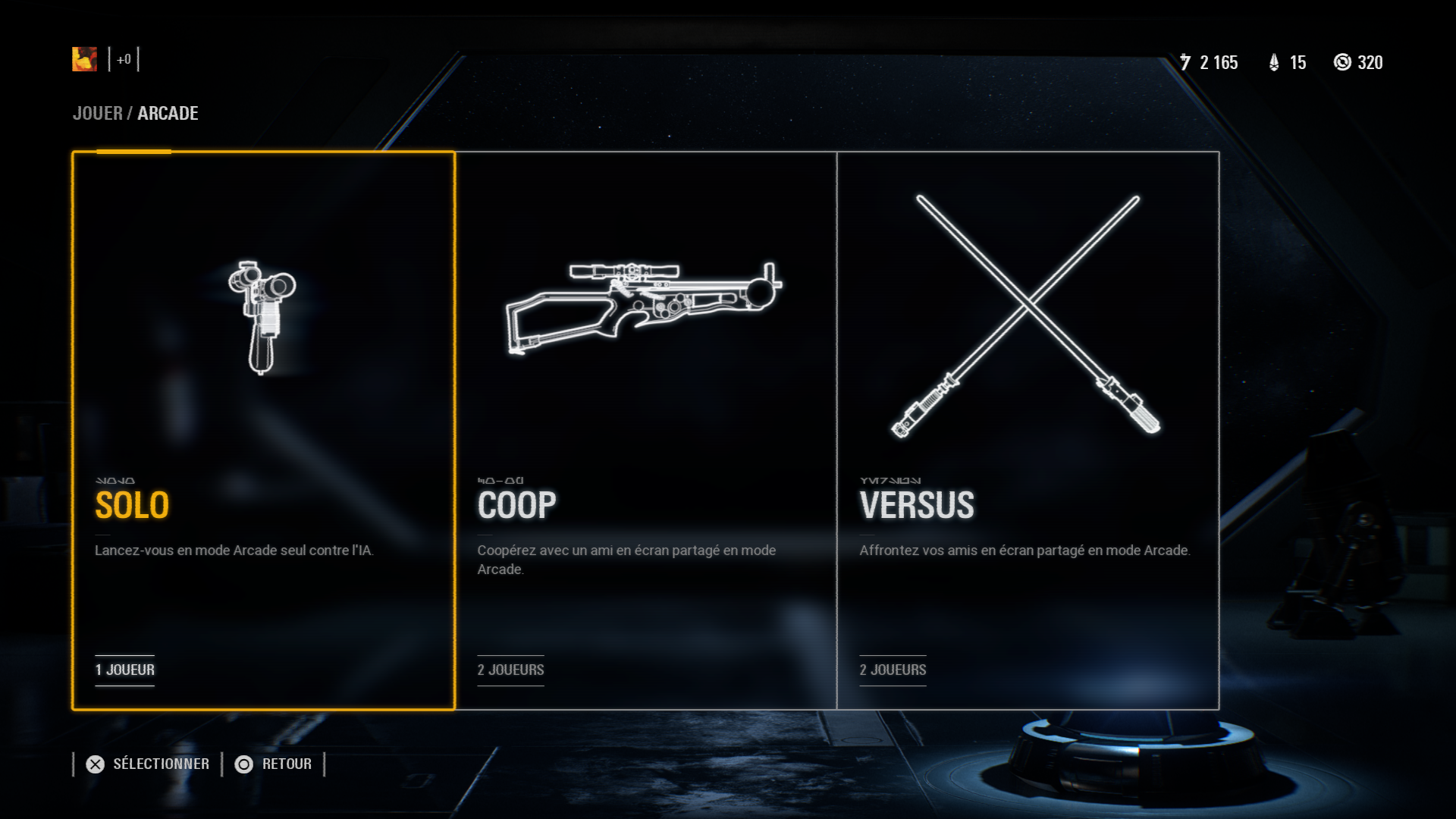
Task: Open the VERSUS mode with crossed lightsabers
Action: 1028,430
